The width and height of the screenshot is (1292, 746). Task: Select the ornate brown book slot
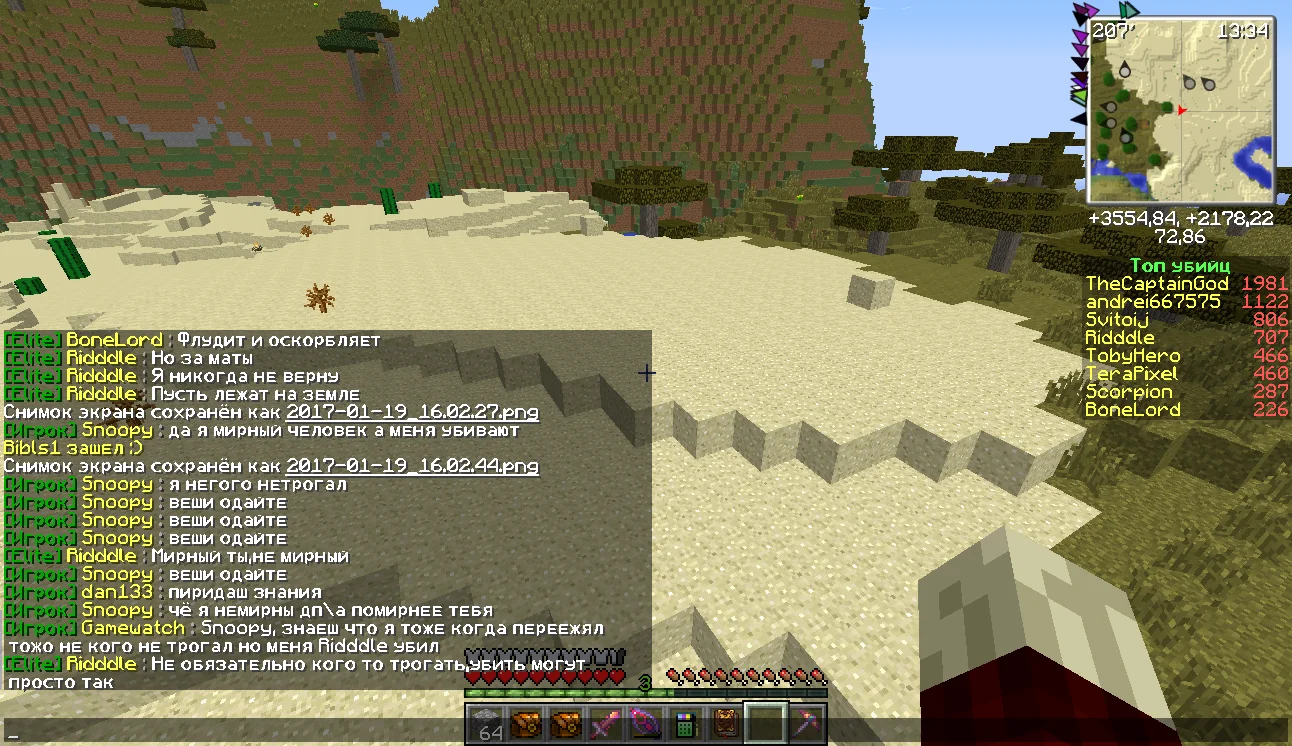pyautogui.click(x=725, y=723)
